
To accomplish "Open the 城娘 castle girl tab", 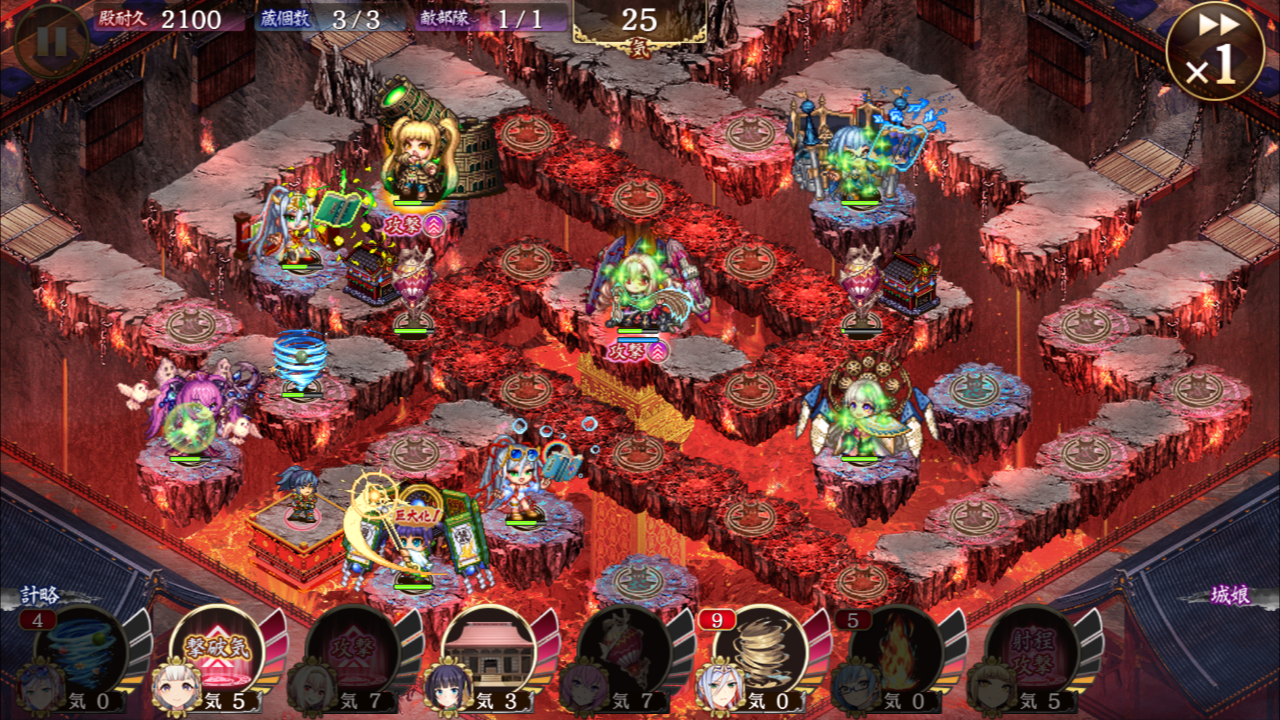I will point(1229,595).
